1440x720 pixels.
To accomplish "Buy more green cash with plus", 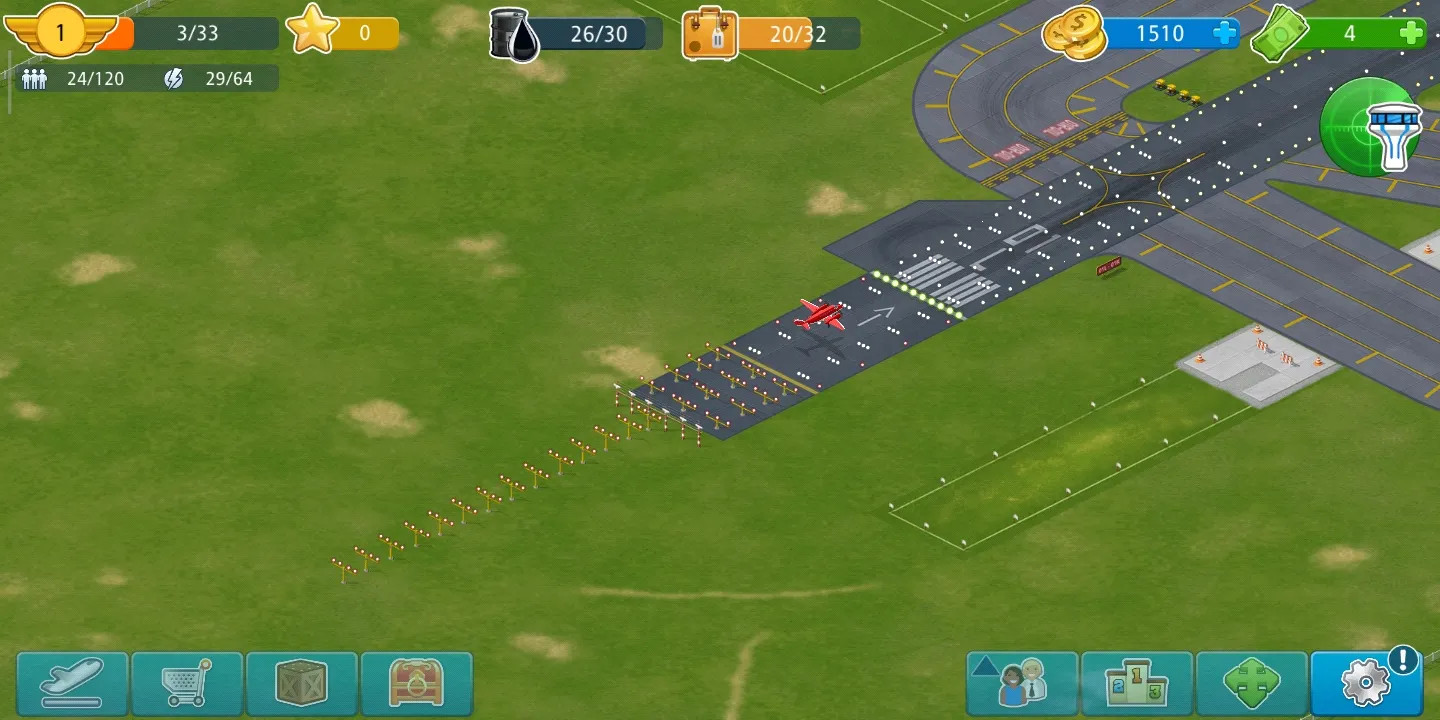I will [1411, 34].
